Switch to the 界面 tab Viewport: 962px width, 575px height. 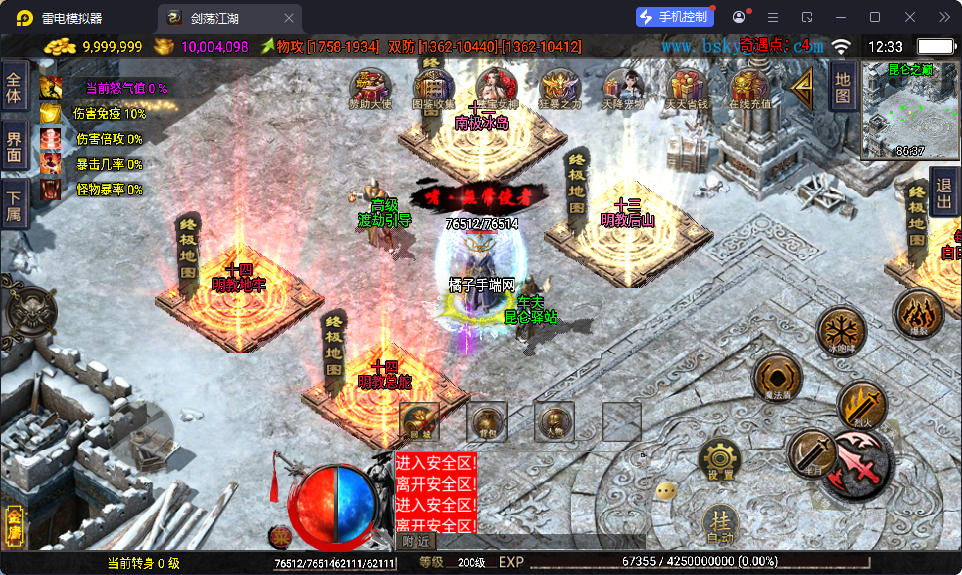tap(14, 146)
